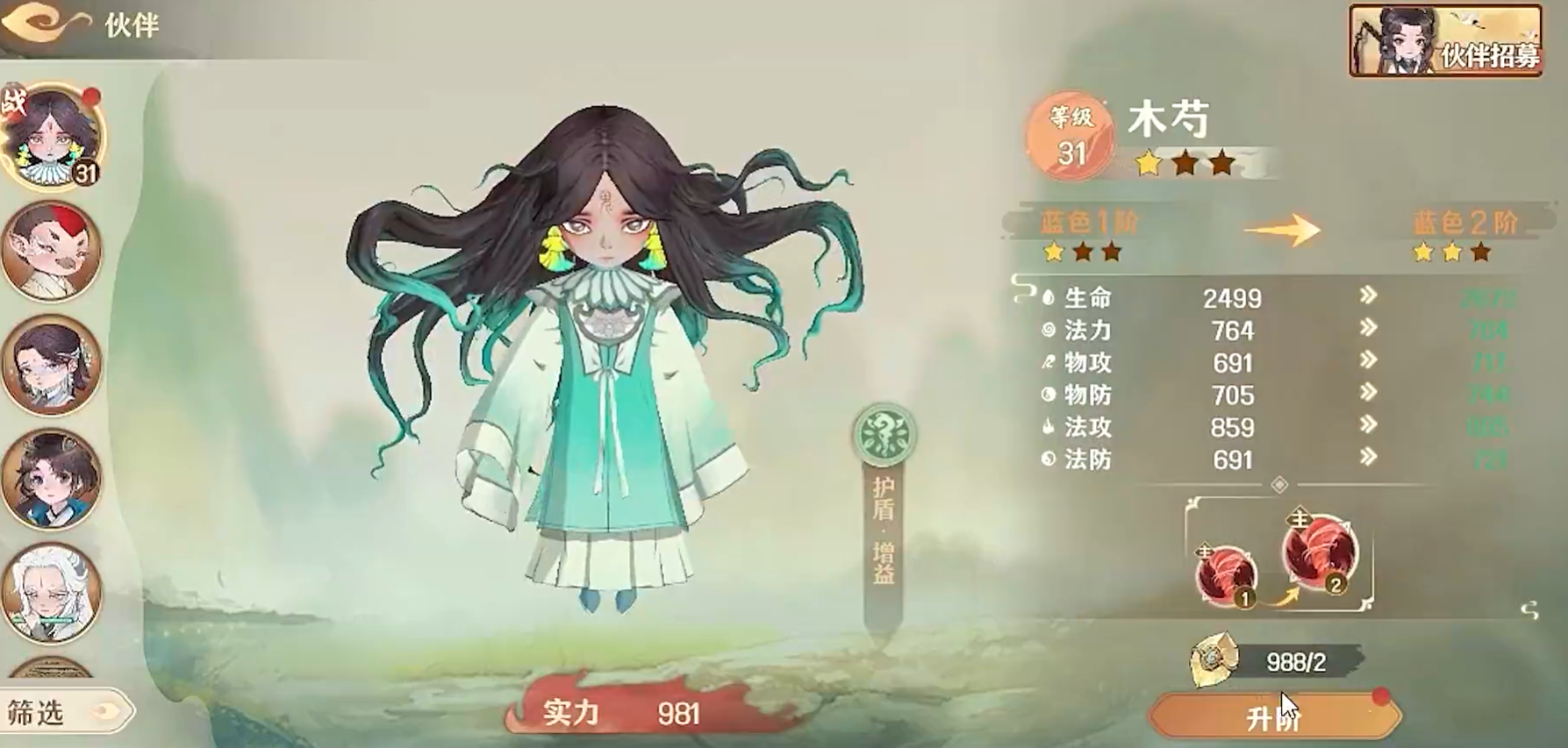
Task: Open the 伙伴招募 recruitment panel
Action: tap(1443, 39)
